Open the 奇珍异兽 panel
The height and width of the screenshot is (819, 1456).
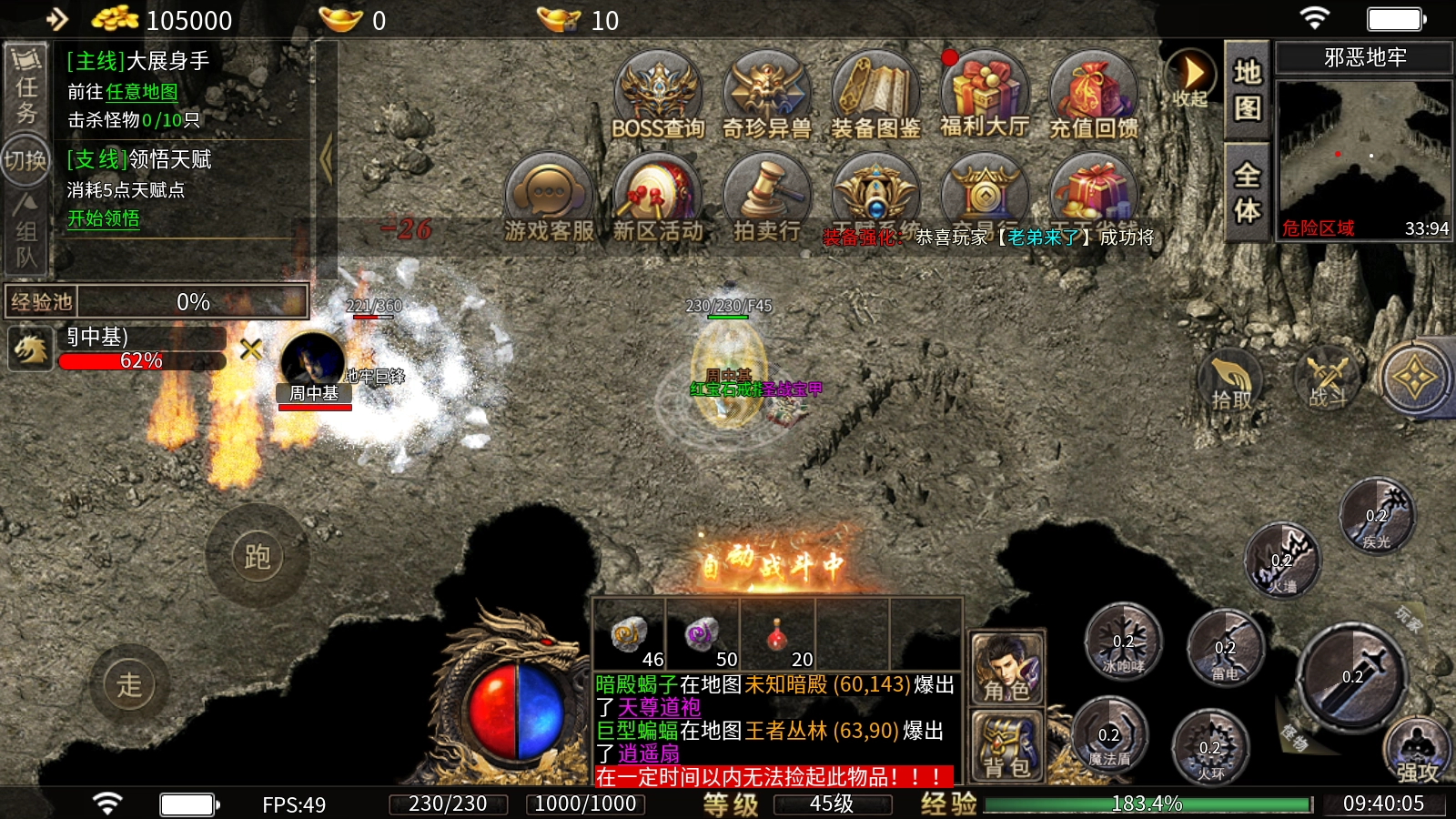coord(766,96)
